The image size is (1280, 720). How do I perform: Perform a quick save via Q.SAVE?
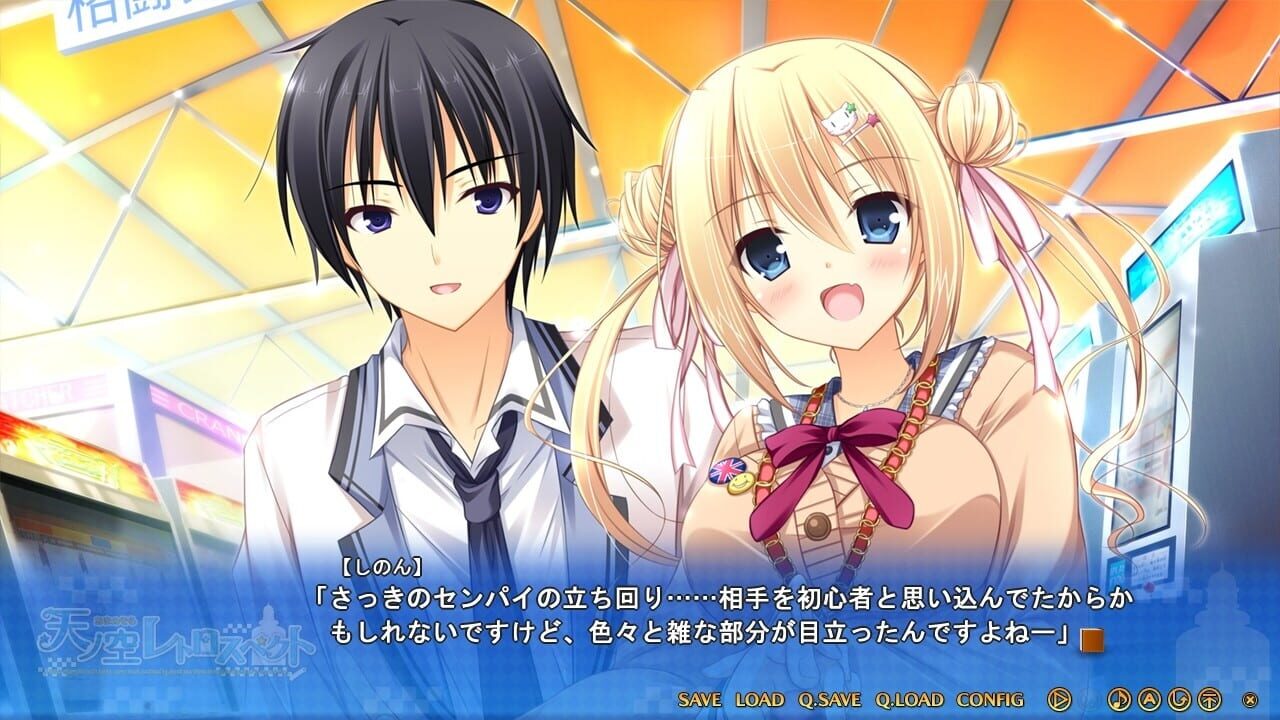click(x=829, y=699)
